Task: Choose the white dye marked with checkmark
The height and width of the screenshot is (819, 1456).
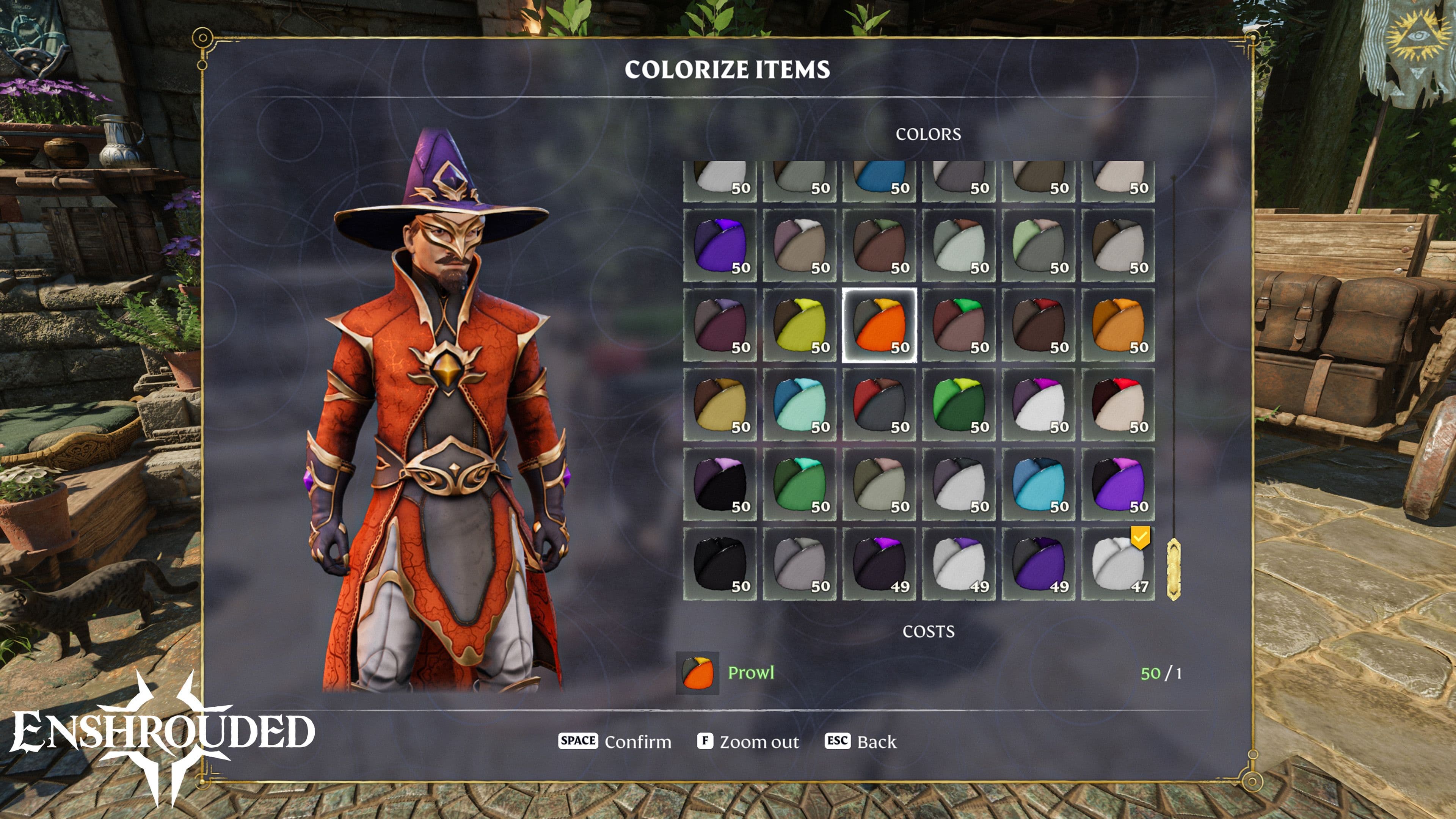Action: point(1117,564)
